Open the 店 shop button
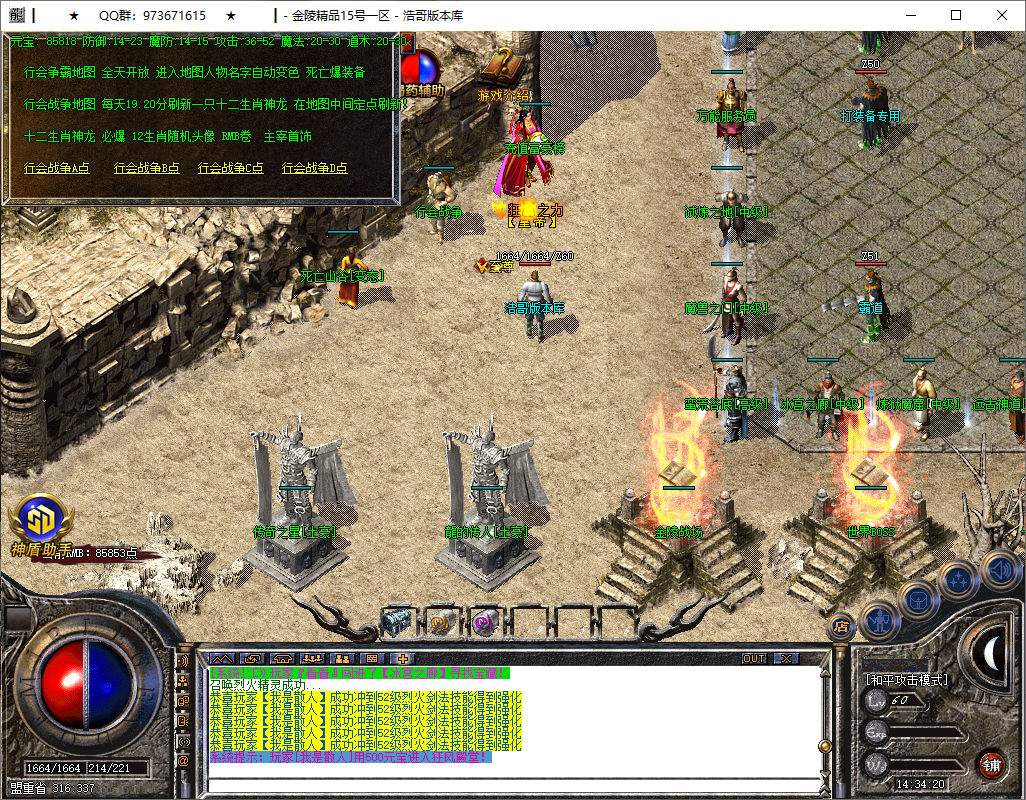 tap(842, 626)
